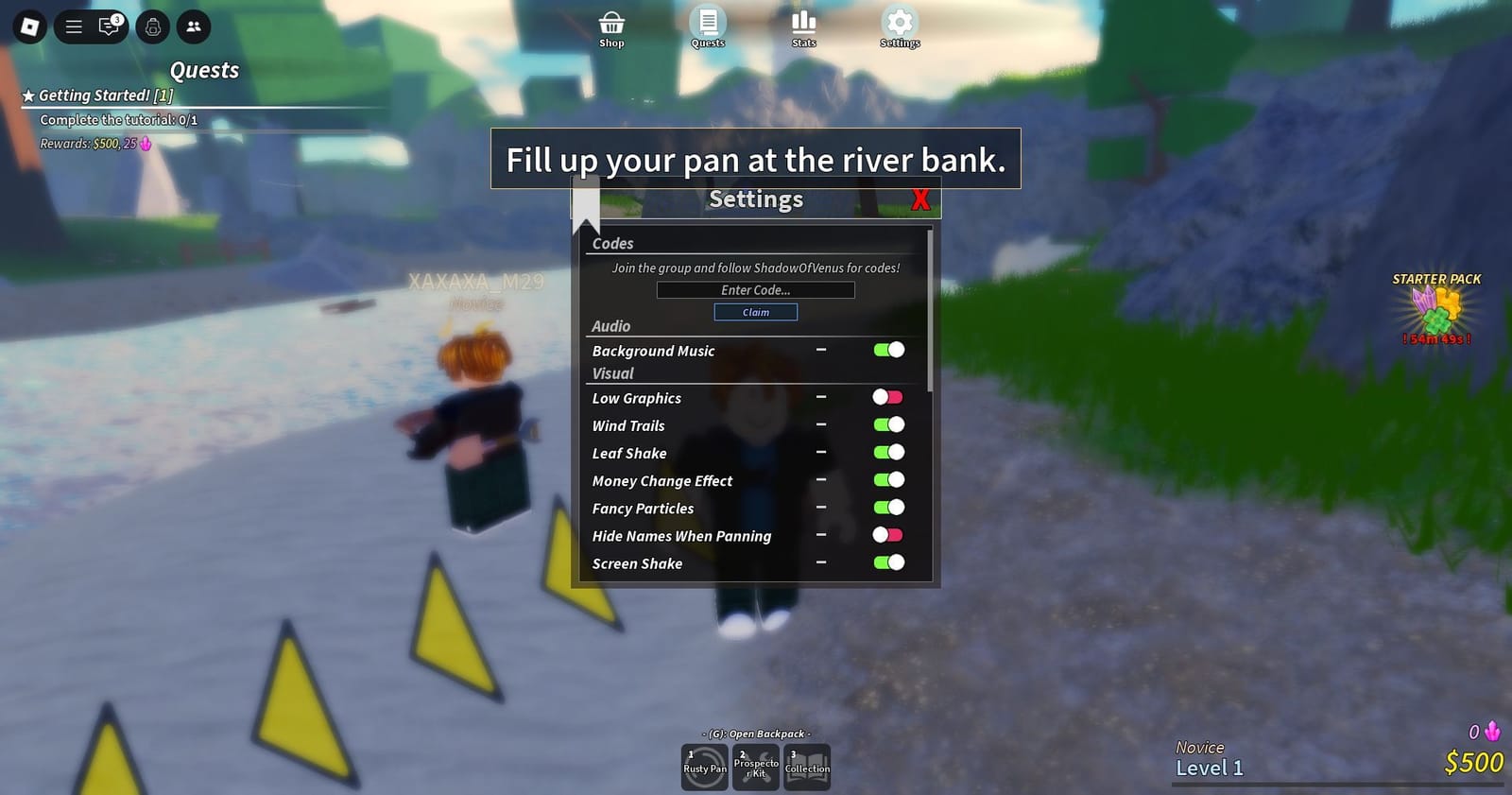This screenshot has height=795, width=1512.
Task: Disable the Screen Shake setting
Action: (889, 562)
